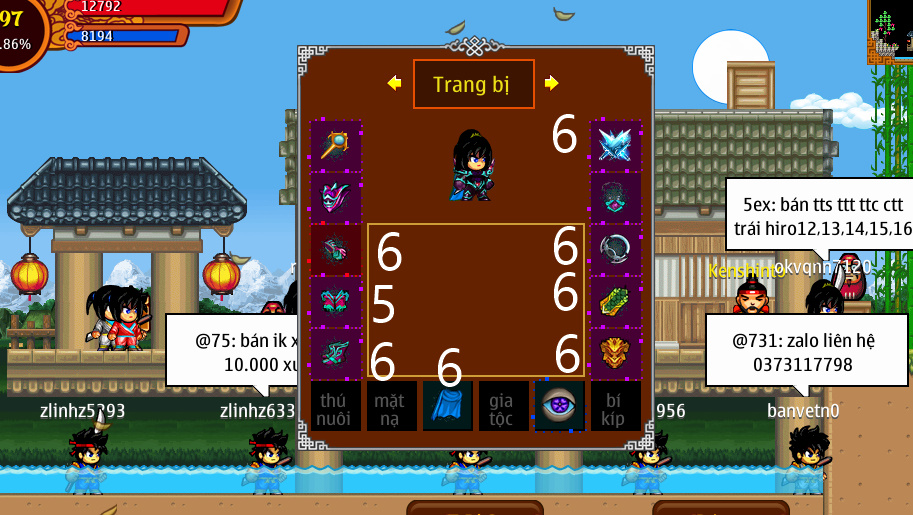Screen dimensions: 913x515
Task: Open the minimap in the top corner
Action: [889, 32]
